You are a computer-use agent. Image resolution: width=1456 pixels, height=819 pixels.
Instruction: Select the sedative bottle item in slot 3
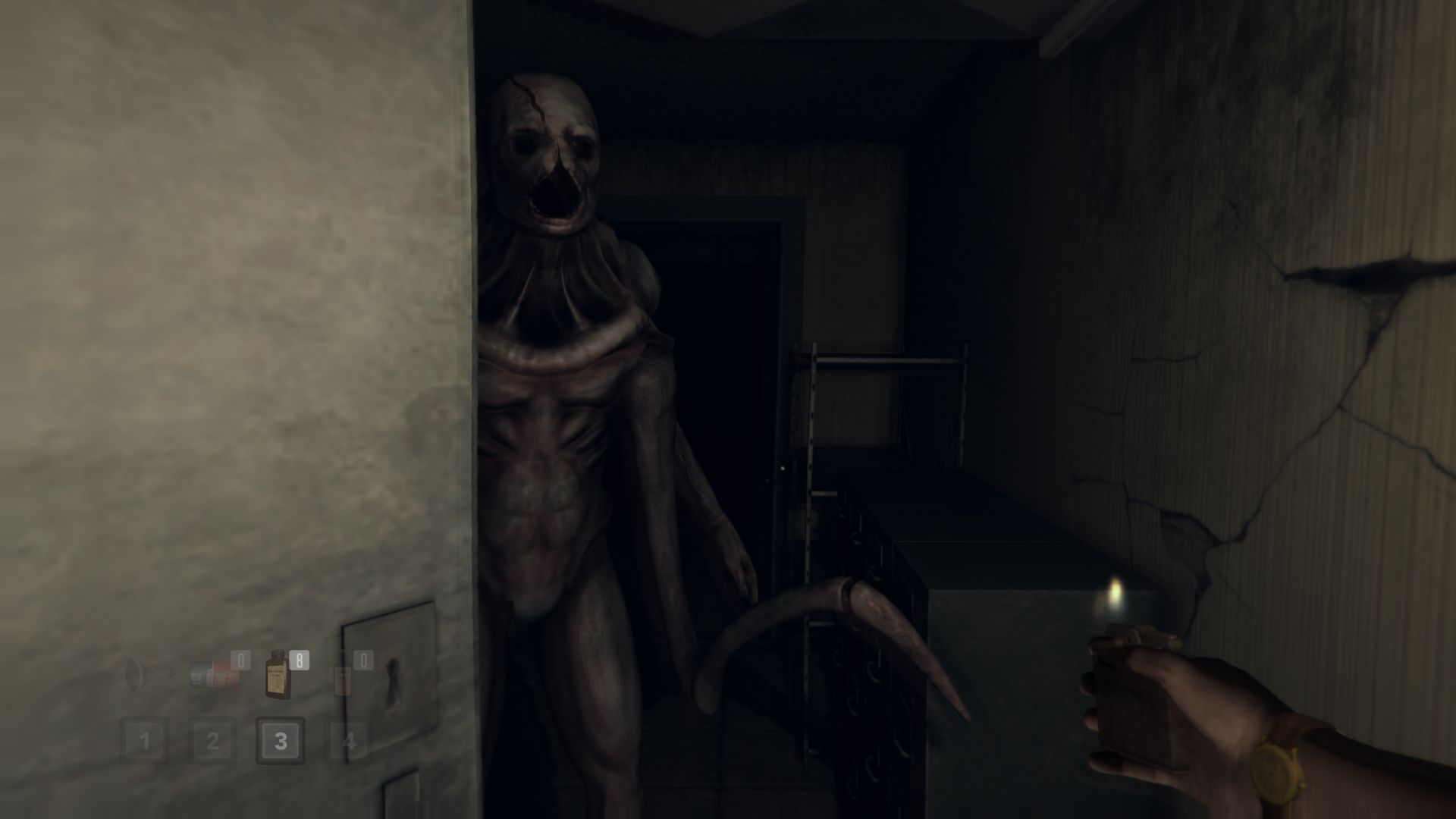[x=278, y=675]
